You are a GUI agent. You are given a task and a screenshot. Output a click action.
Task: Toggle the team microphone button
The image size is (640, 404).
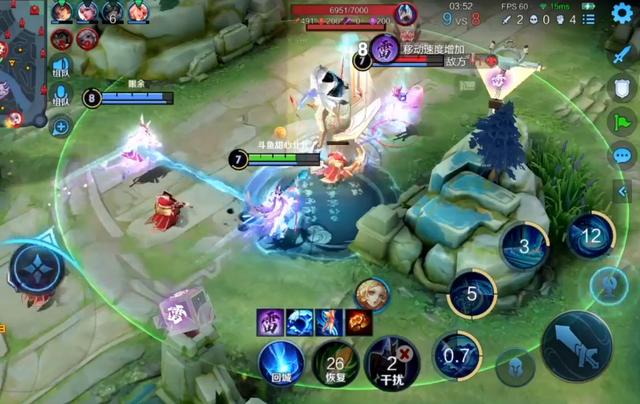point(60,97)
